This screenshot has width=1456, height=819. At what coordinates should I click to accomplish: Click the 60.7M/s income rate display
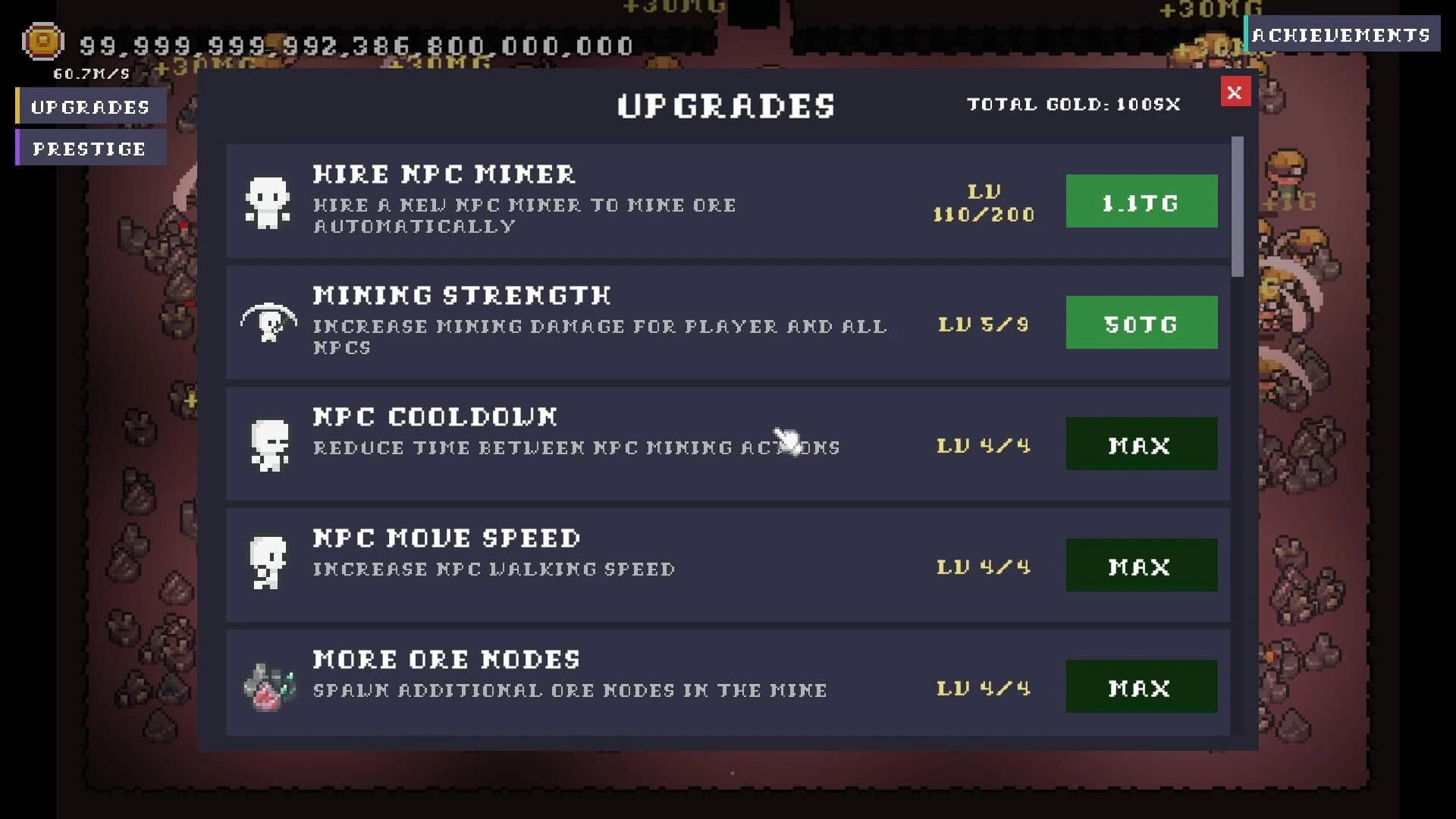[x=90, y=74]
